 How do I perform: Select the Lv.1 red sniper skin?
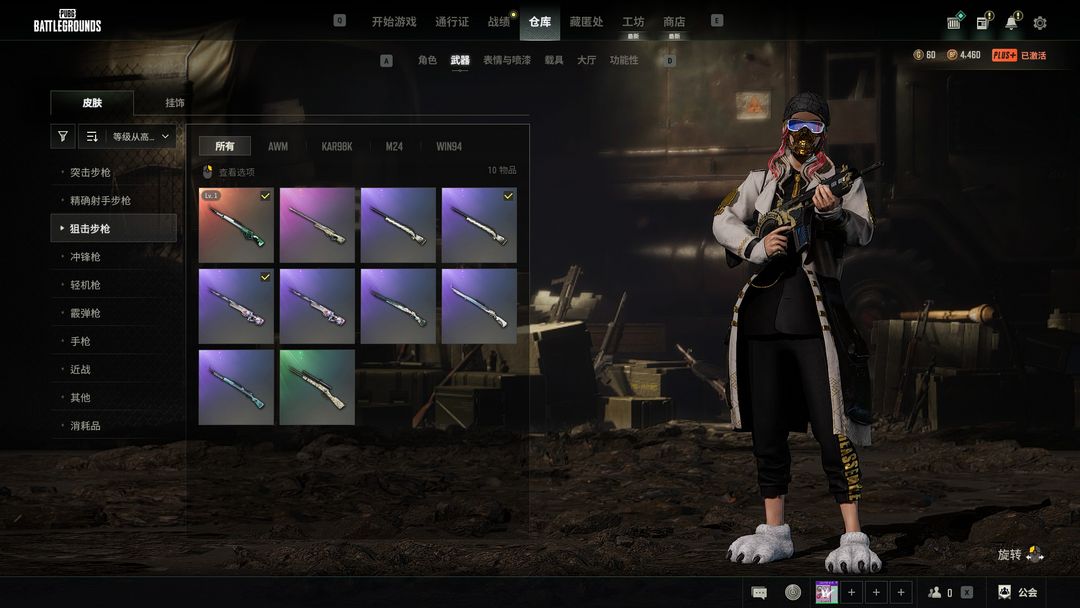[x=236, y=225]
